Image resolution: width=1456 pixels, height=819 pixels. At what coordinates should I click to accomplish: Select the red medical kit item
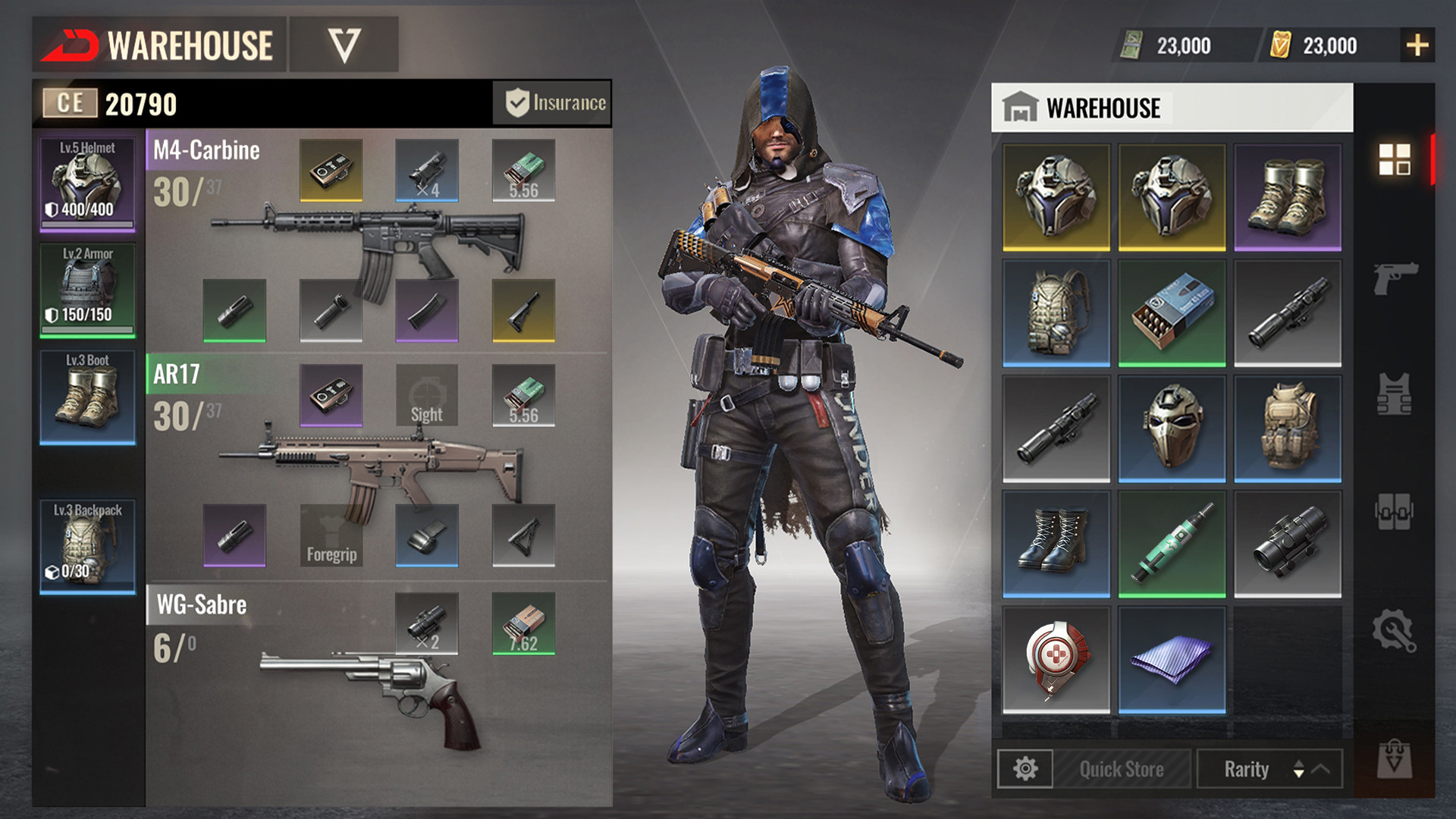point(1056,660)
